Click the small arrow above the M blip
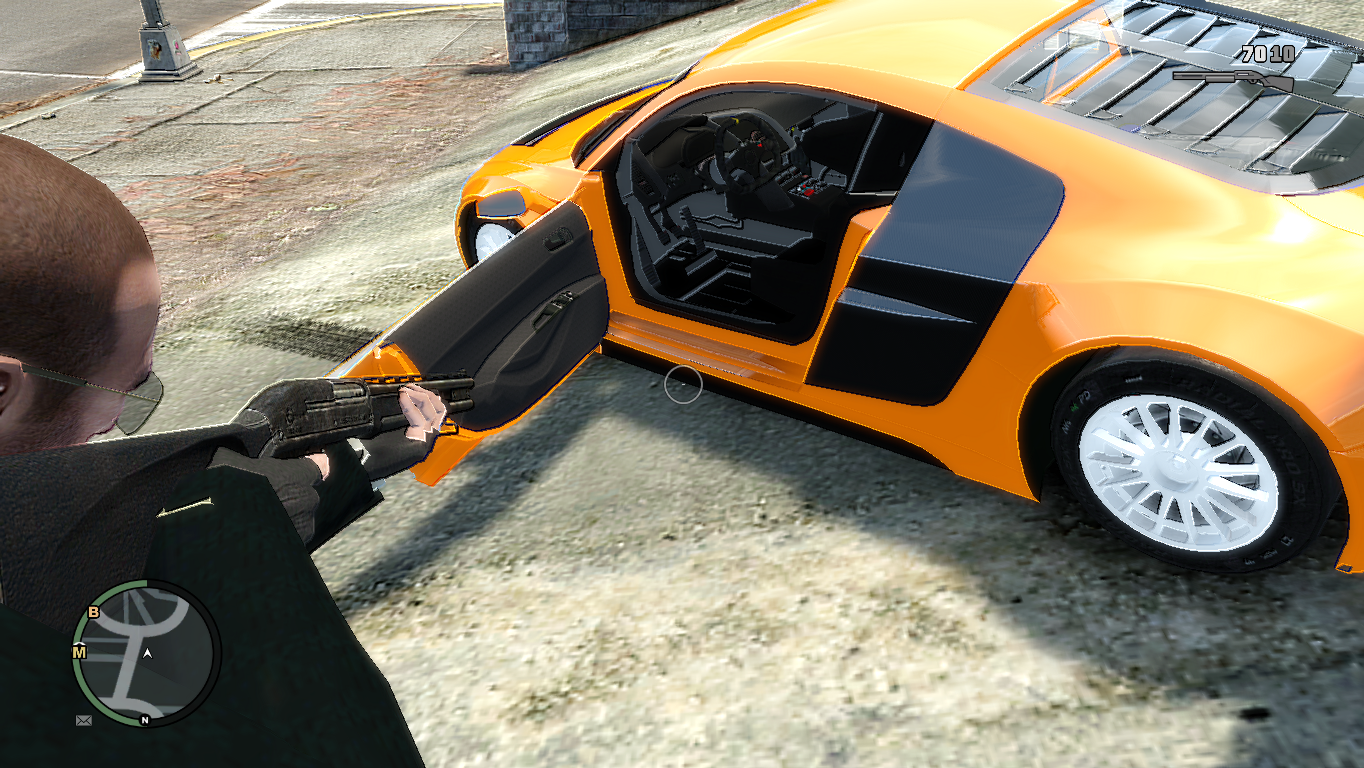The image size is (1364, 768). (79, 645)
